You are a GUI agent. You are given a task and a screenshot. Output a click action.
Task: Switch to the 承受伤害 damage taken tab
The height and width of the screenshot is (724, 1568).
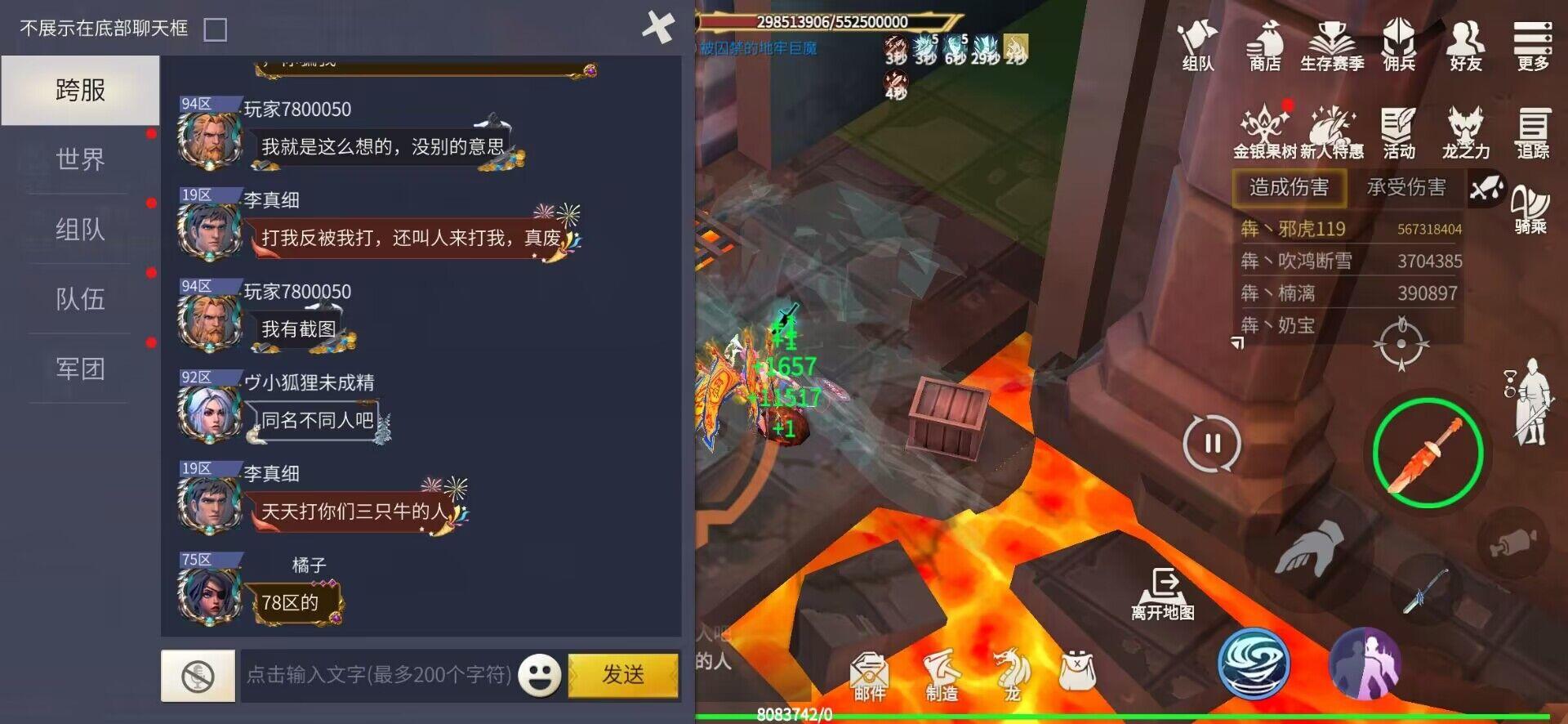point(1408,187)
